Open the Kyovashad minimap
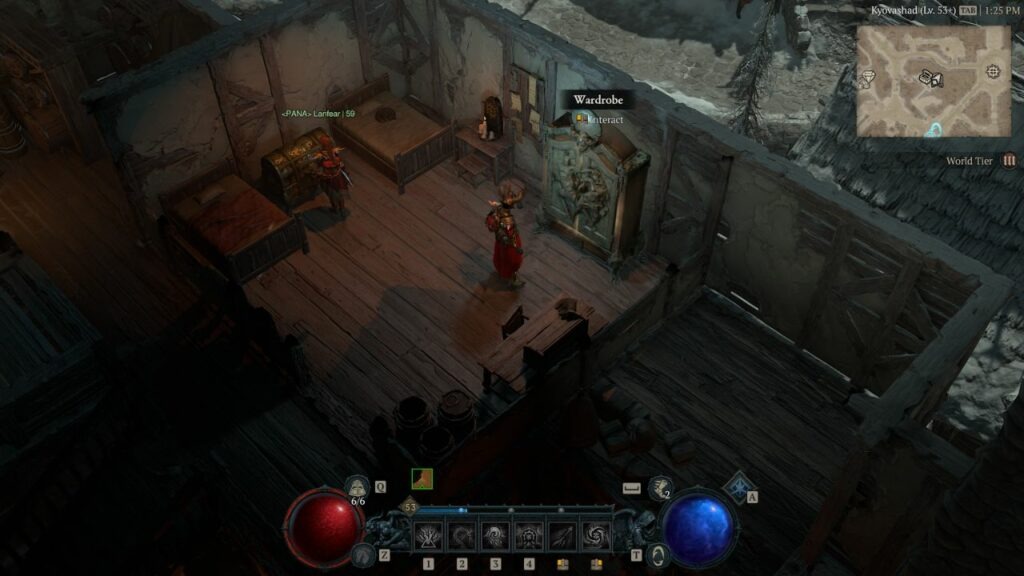The image size is (1024, 576). tap(933, 81)
